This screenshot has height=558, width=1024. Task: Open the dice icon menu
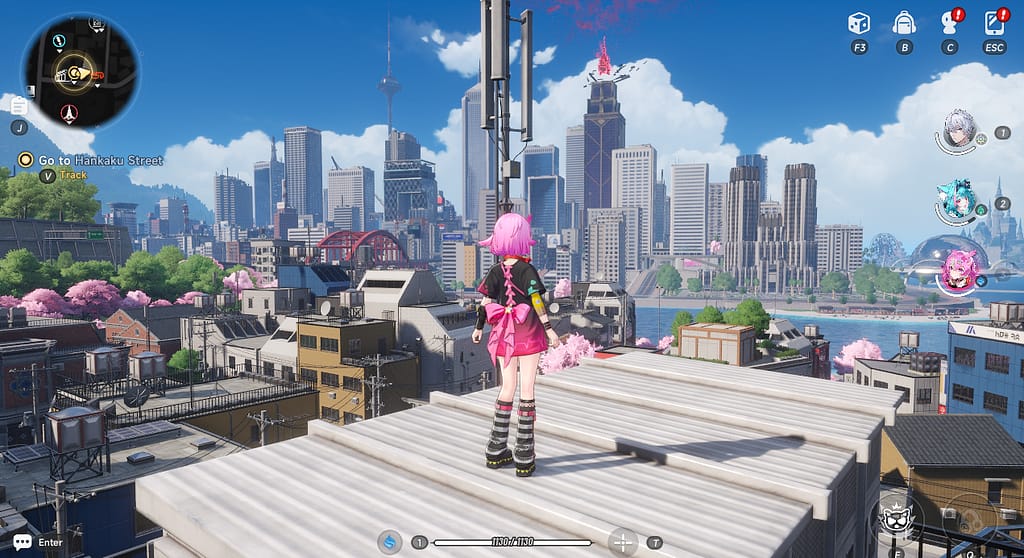pyautogui.click(x=858, y=23)
